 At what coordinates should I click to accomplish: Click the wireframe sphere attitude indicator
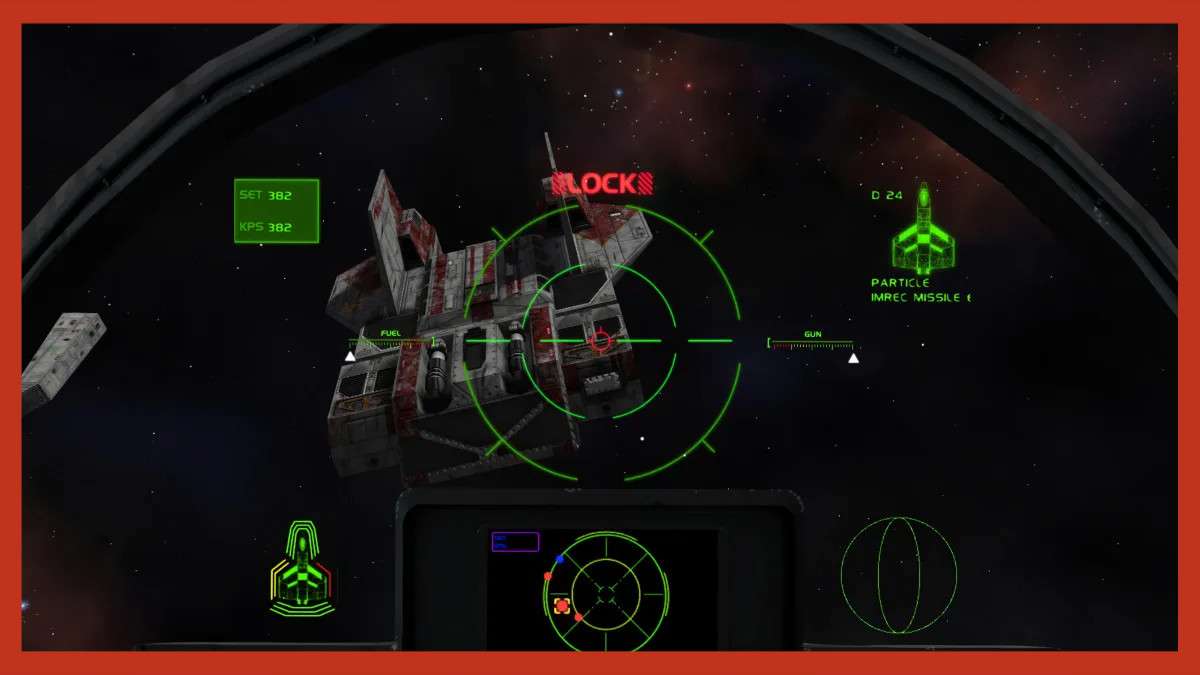coord(898,575)
